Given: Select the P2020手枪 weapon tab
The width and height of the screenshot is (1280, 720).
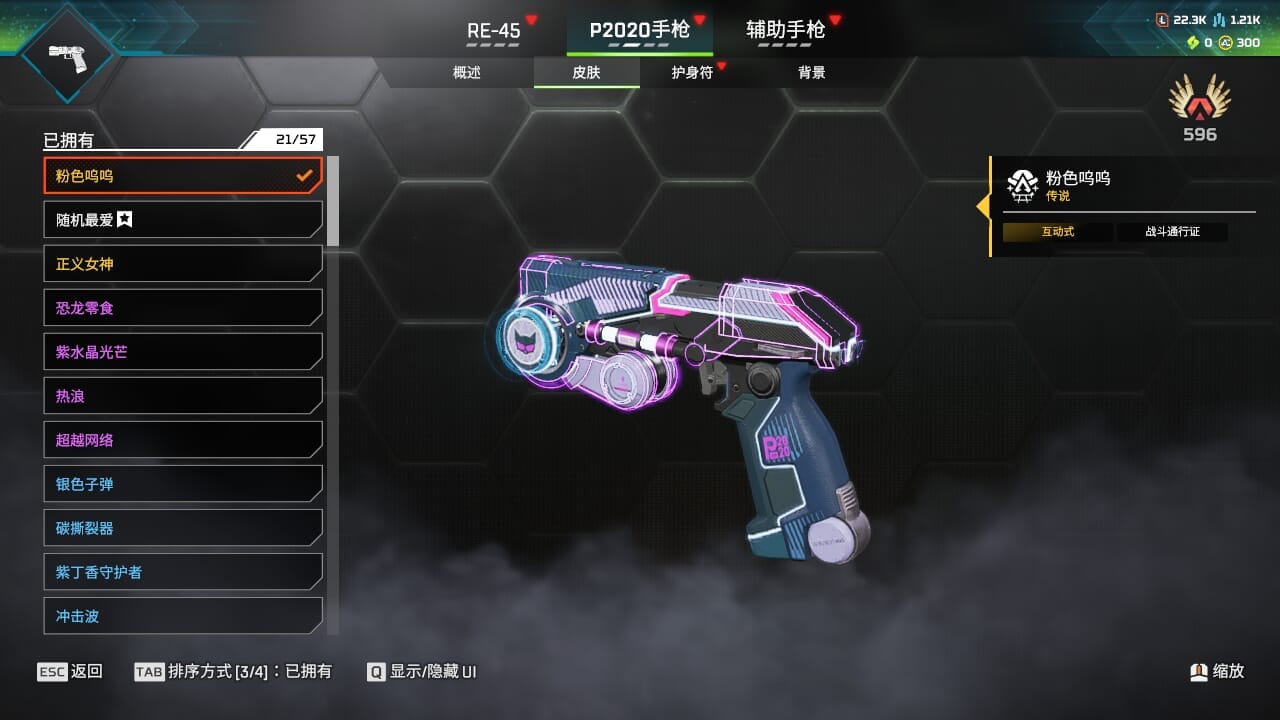Looking at the screenshot, I should tap(639, 30).
